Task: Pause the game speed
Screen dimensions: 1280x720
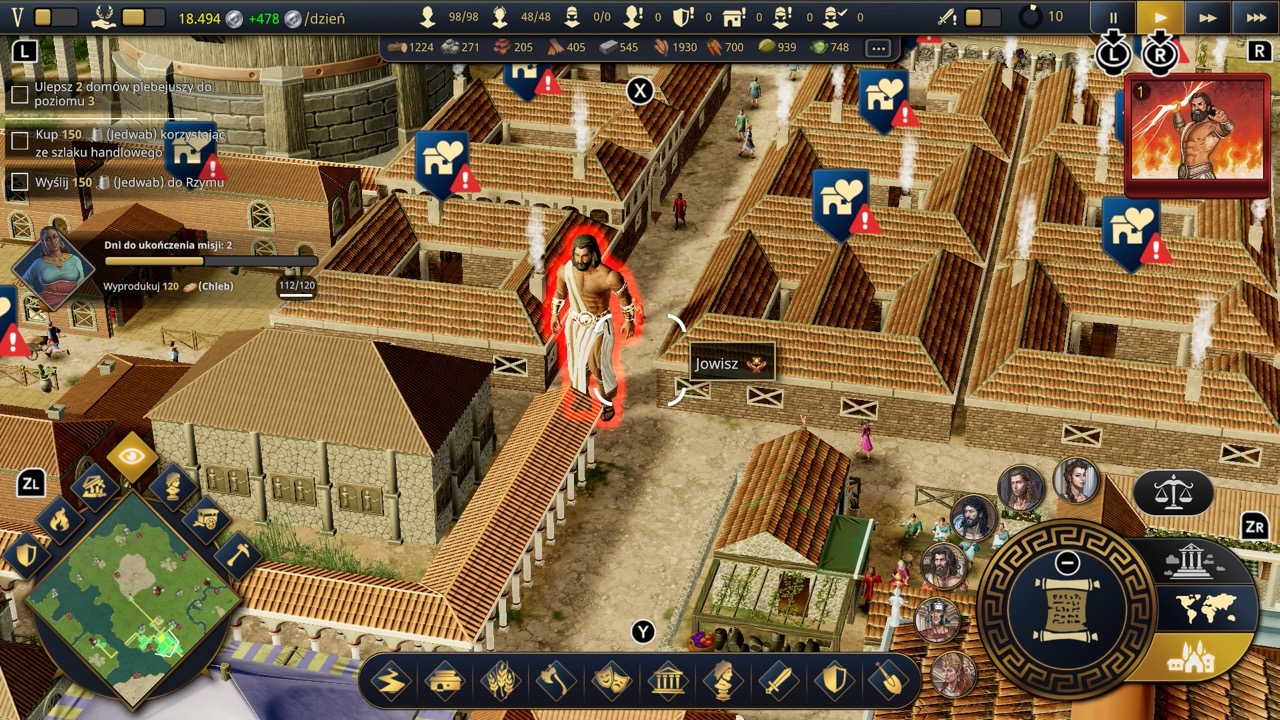Action: 1115,17
